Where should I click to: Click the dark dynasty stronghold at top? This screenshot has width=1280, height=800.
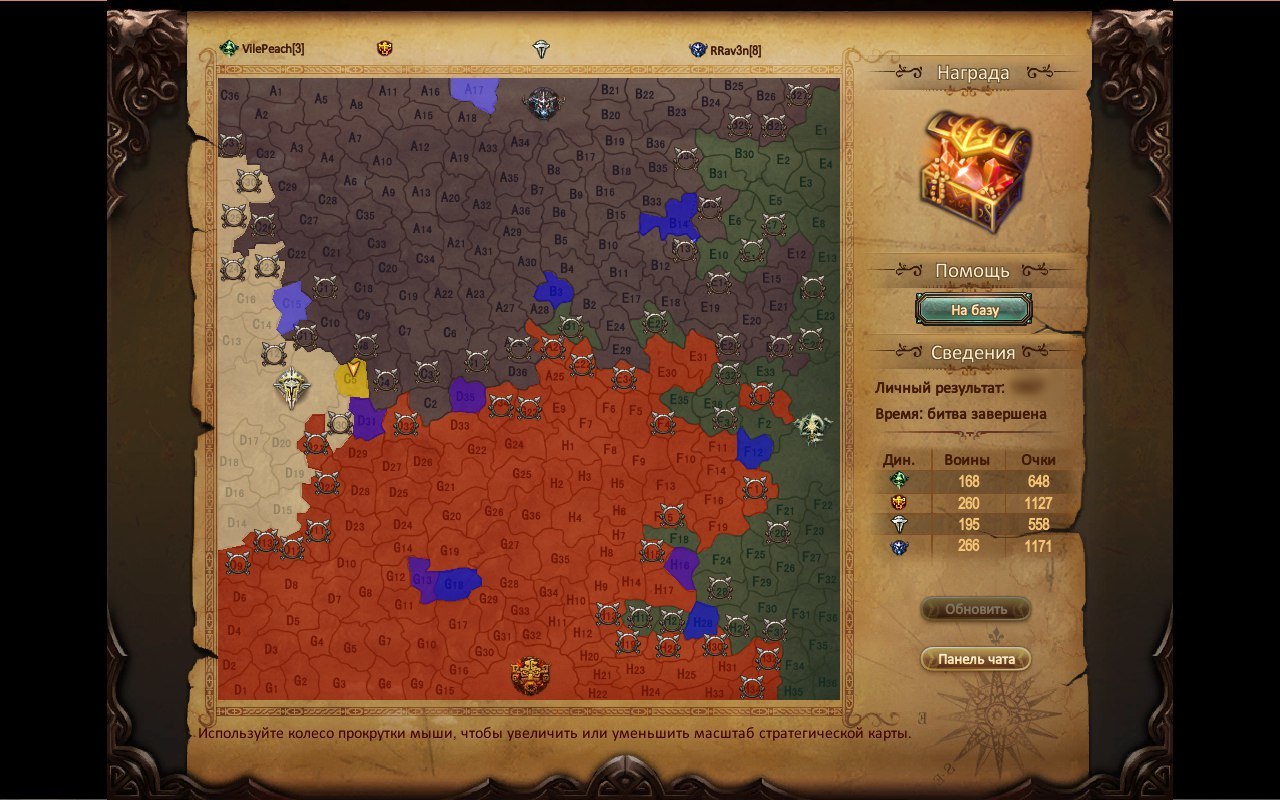(541, 101)
